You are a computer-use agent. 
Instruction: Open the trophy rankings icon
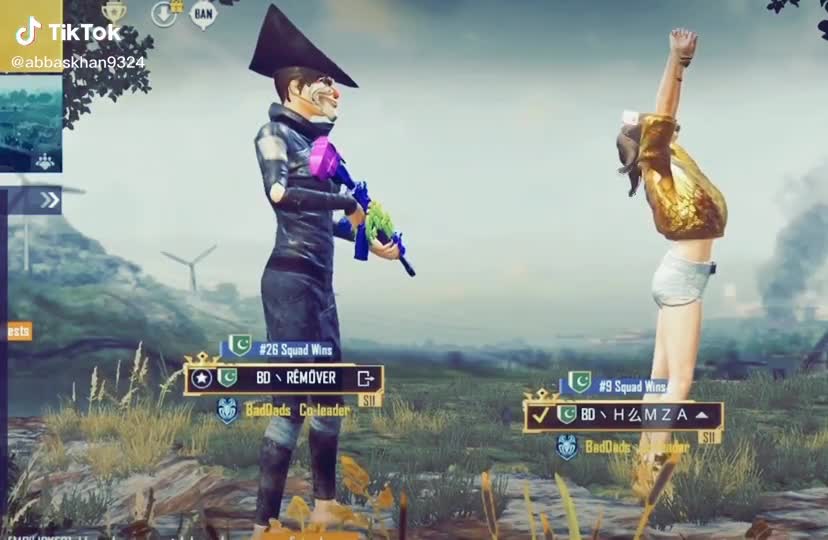114,13
